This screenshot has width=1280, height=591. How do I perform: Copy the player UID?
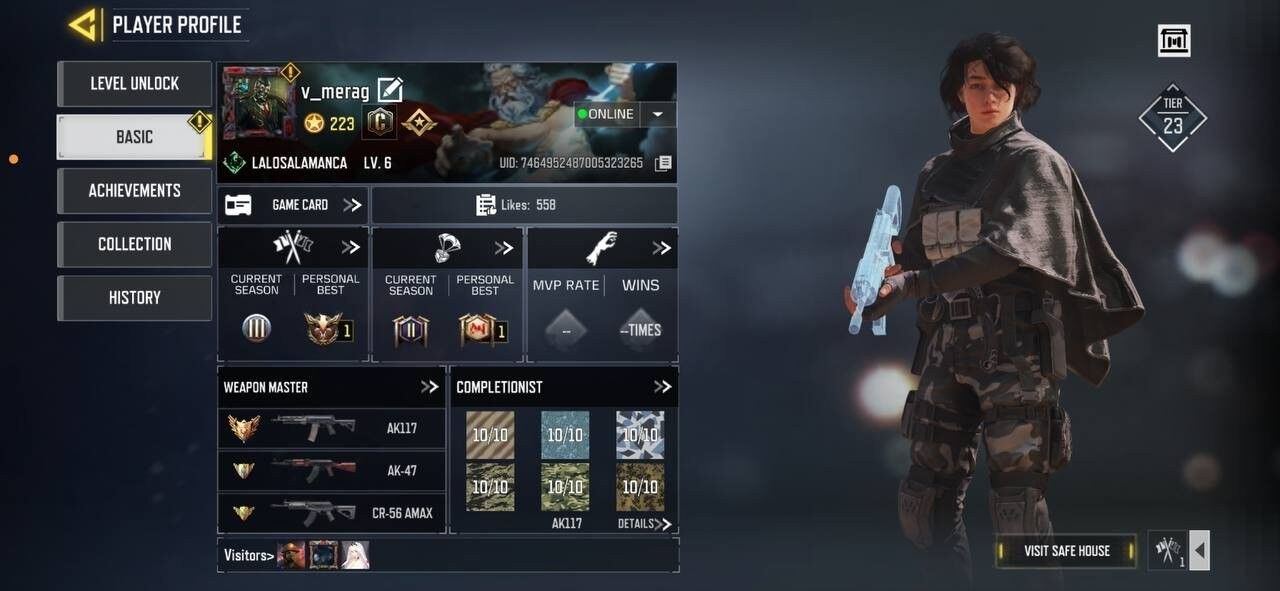pyautogui.click(x=663, y=163)
